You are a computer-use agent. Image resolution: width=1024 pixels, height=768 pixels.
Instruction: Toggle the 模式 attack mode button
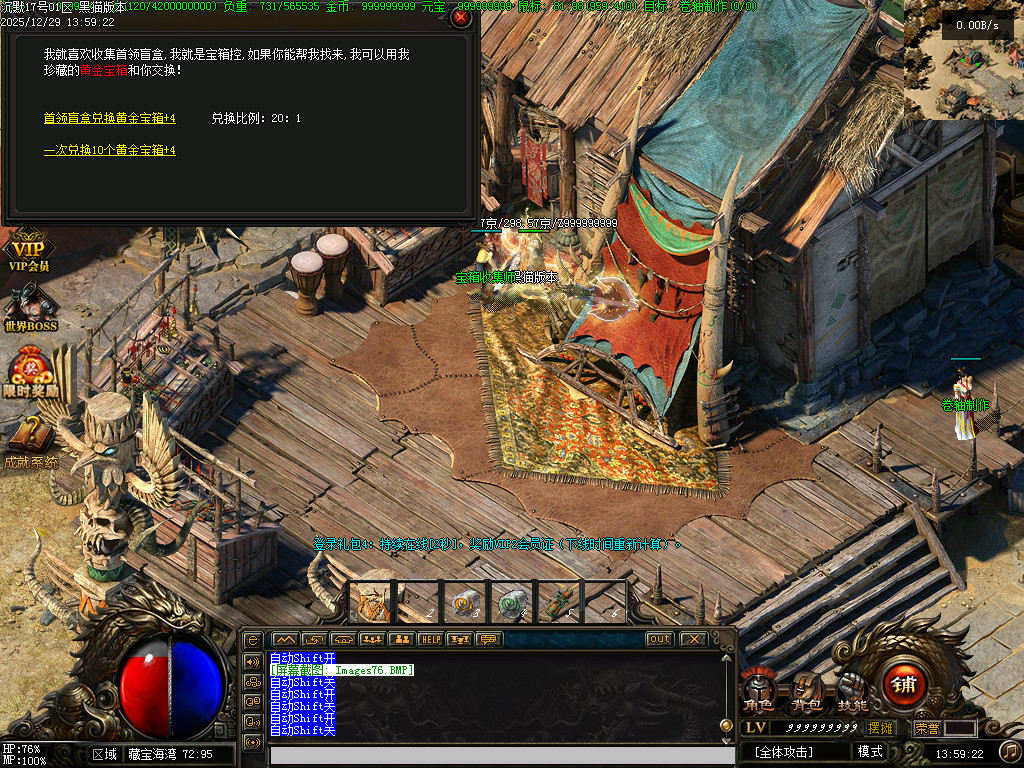point(870,751)
